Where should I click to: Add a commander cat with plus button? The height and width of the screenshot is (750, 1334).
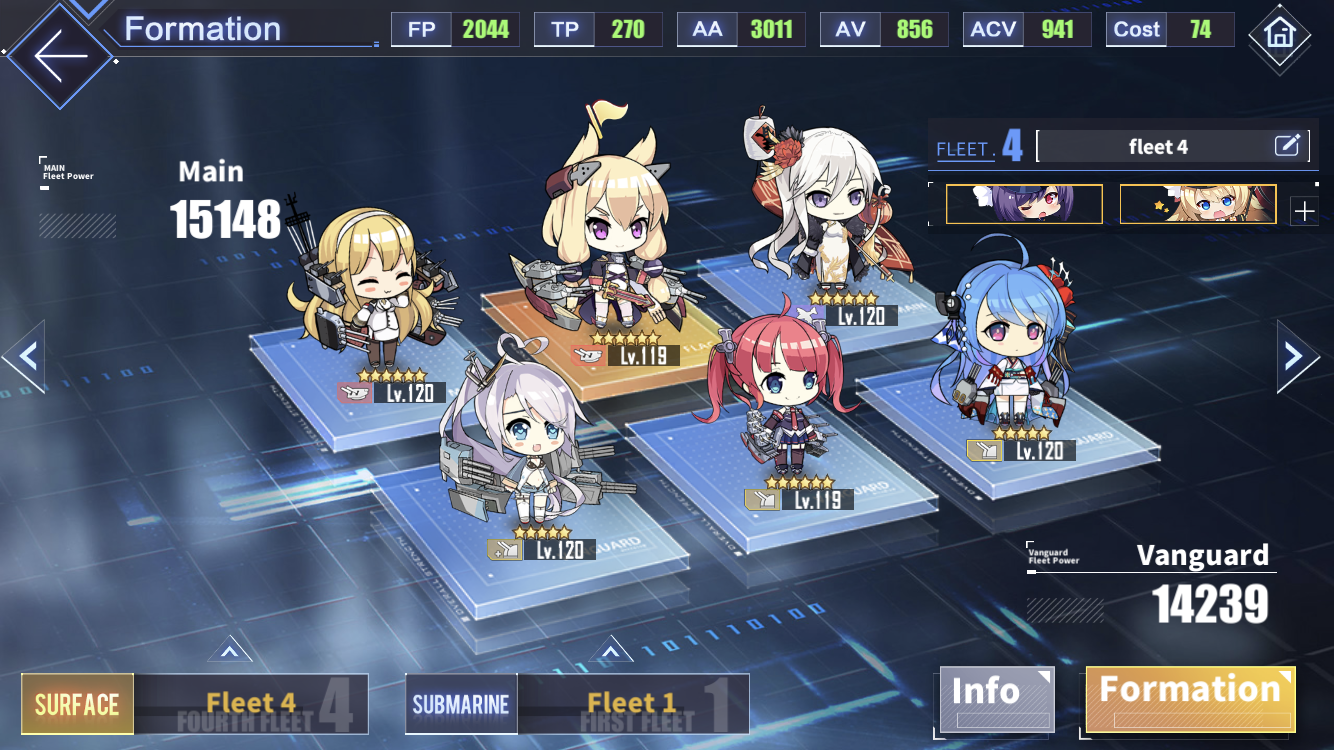[x=1304, y=211]
